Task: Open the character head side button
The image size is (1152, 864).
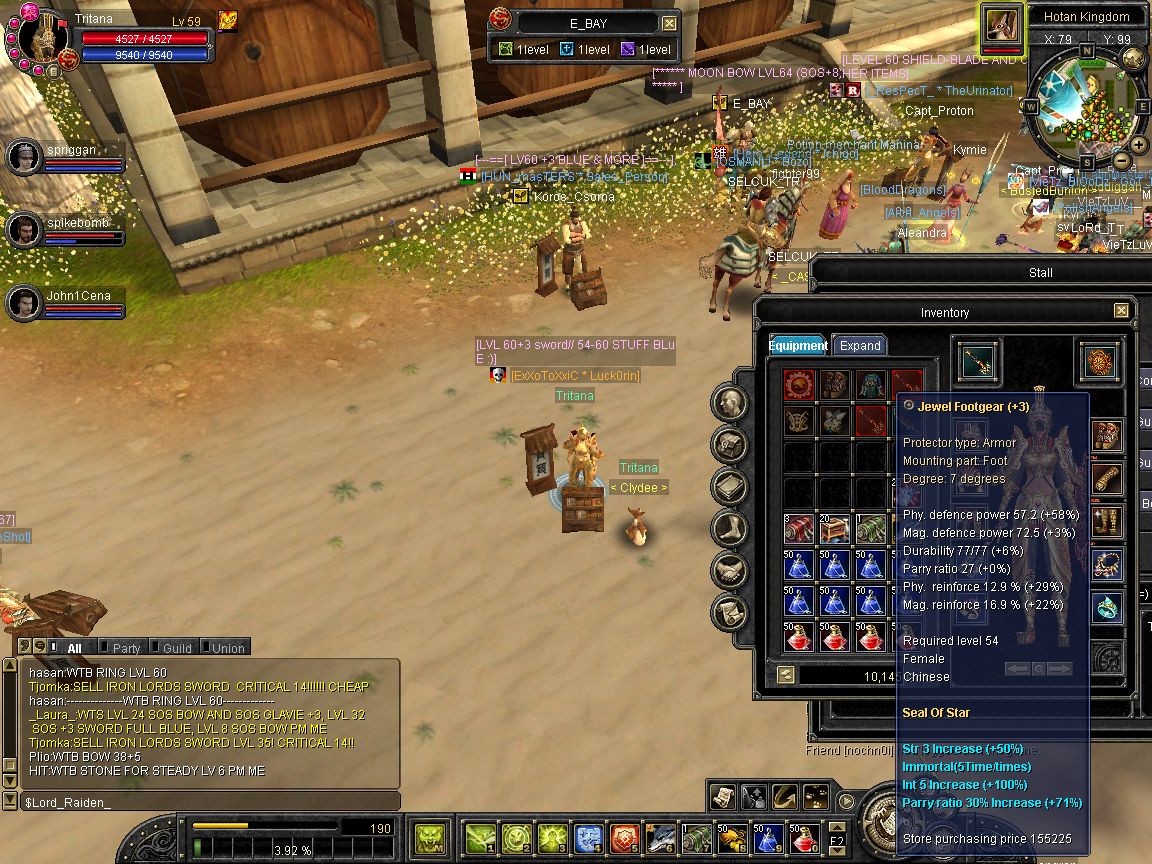Action: pyautogui.click(x=730, y=403)
